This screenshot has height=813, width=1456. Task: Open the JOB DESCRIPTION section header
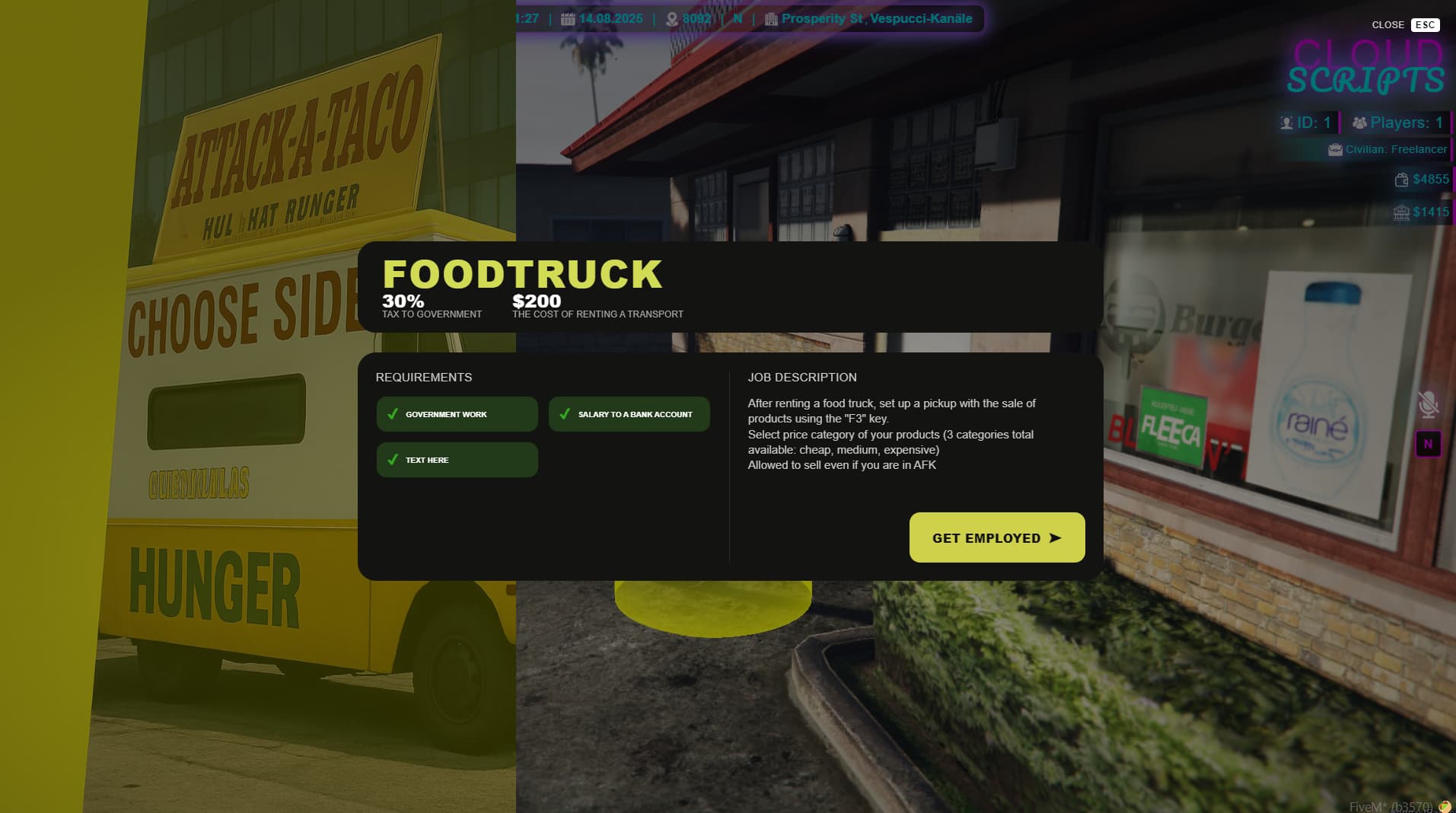click(801, 377)
